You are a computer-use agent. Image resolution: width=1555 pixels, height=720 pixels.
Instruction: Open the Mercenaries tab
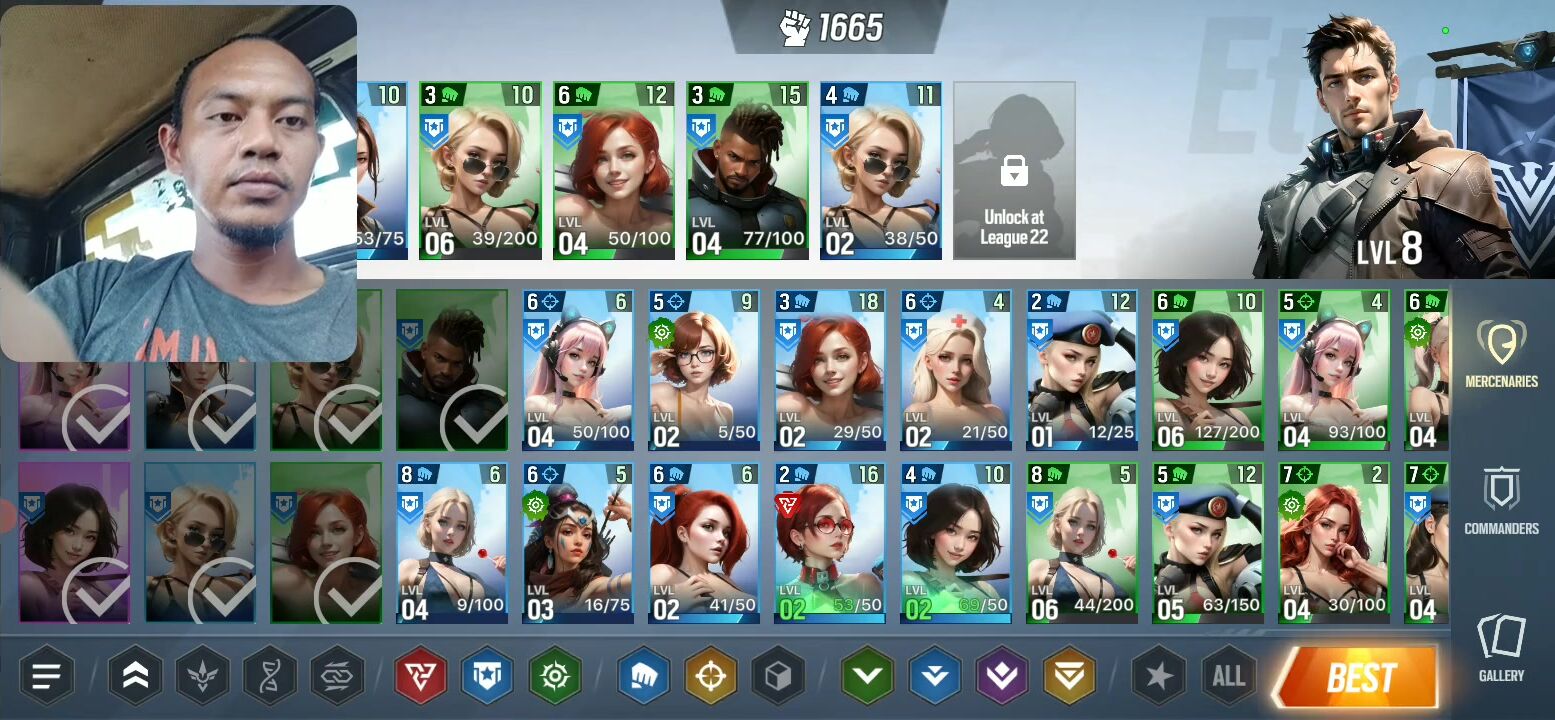[x=1501, y=353]
